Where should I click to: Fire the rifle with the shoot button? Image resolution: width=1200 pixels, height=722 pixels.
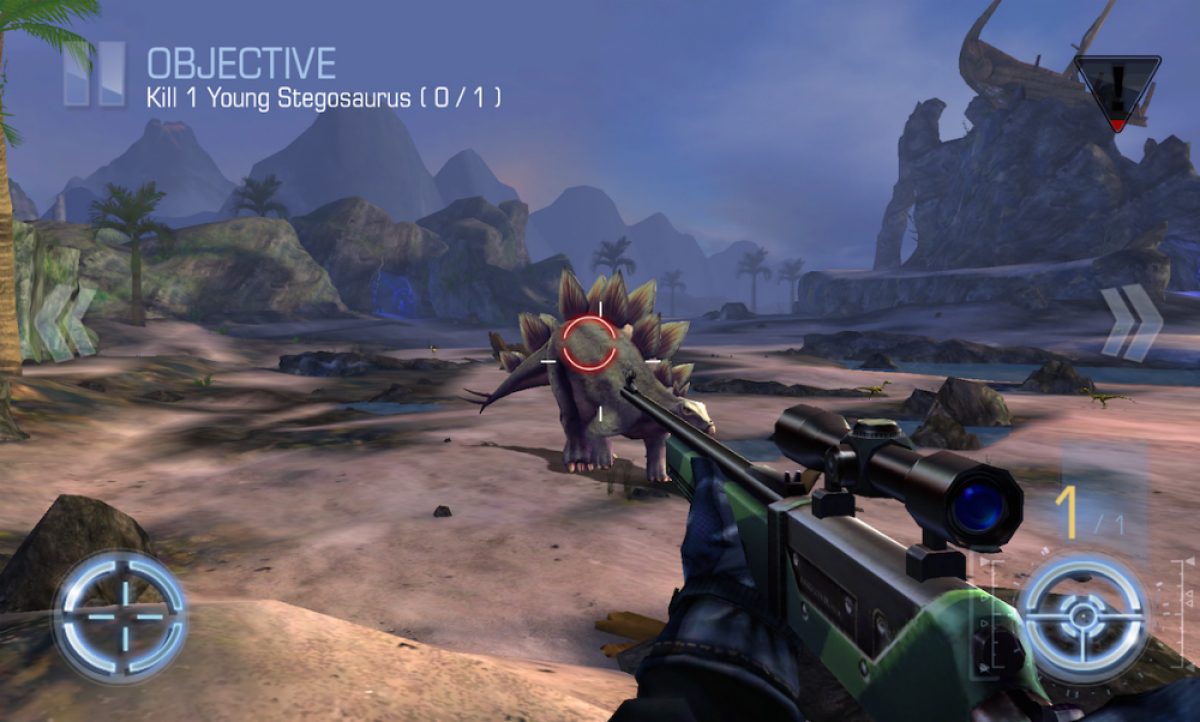coord(1082,618)
